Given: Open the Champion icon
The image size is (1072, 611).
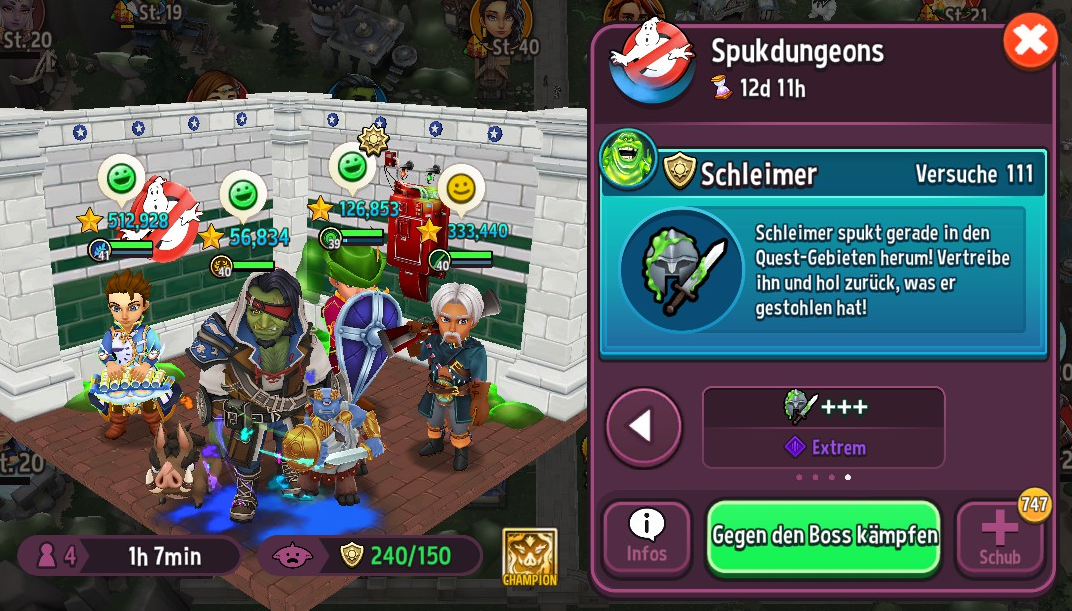Looking at the screenshot, I should point(530,557).
